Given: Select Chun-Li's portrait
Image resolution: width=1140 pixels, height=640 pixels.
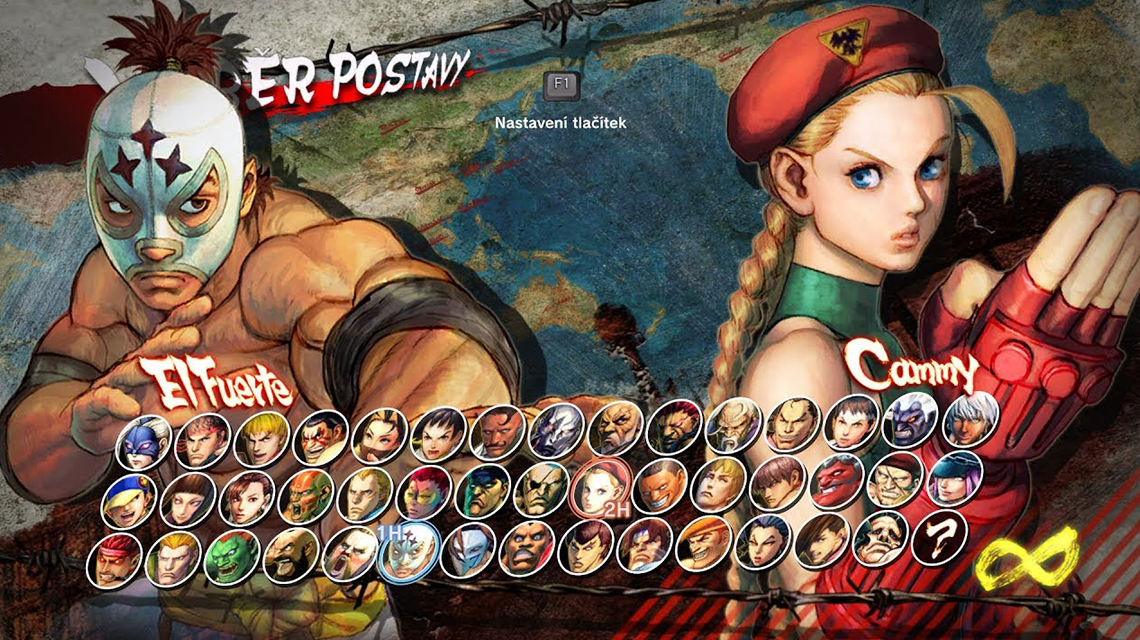Looking at the screenshot, I should (x=247, y=499).
